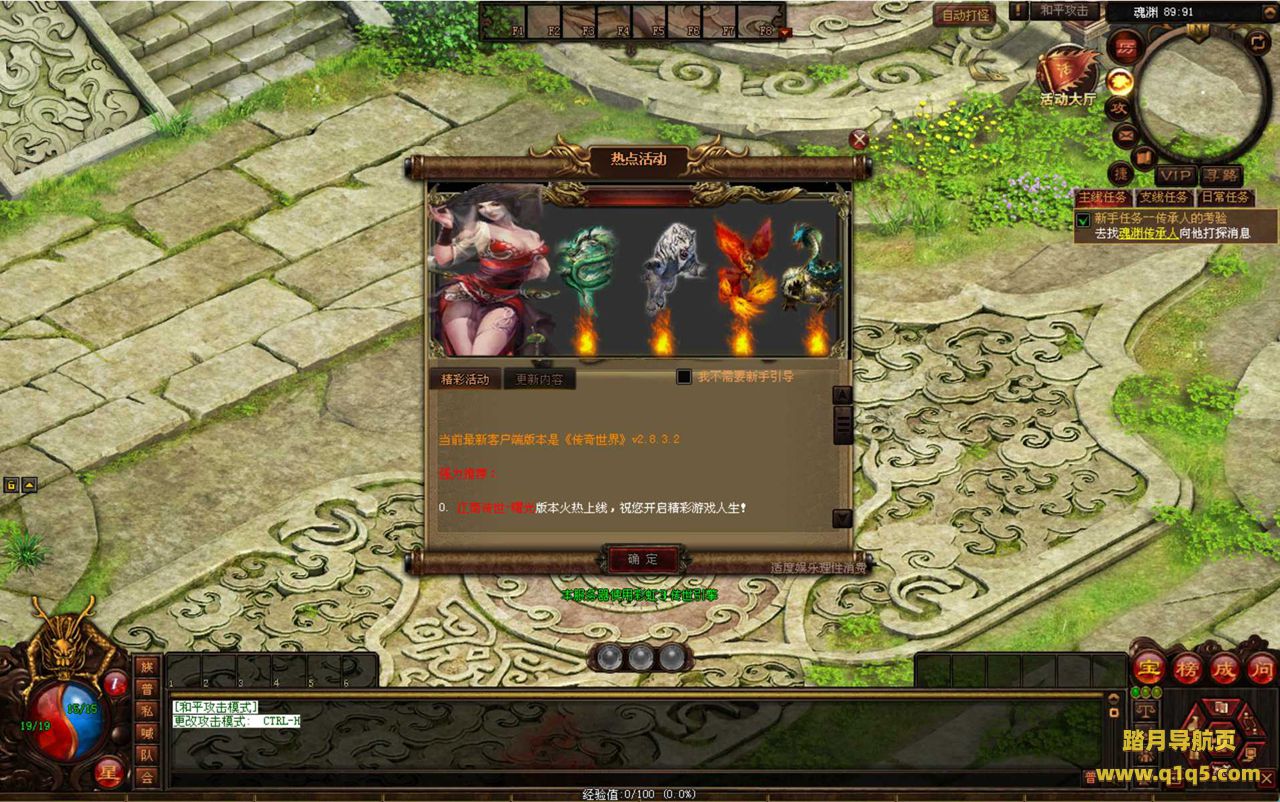The width and height of the screenshot is (1280, 802).
Task: Open the 宝 treasure shop orb
Action: pyautogui.click(x=1149, y=668)
